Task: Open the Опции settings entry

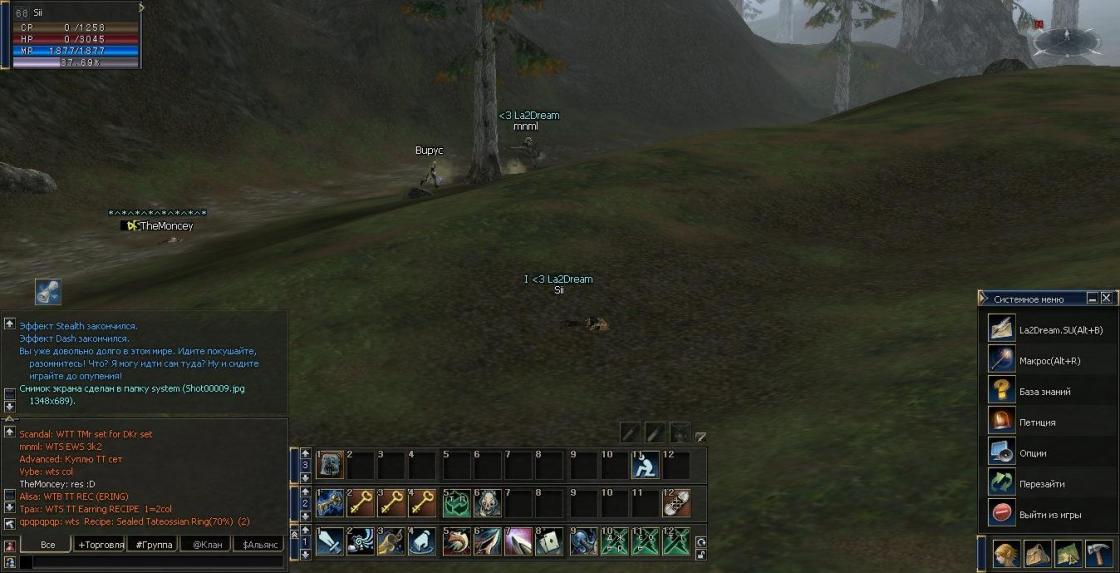Action: tap(1032, 453)
